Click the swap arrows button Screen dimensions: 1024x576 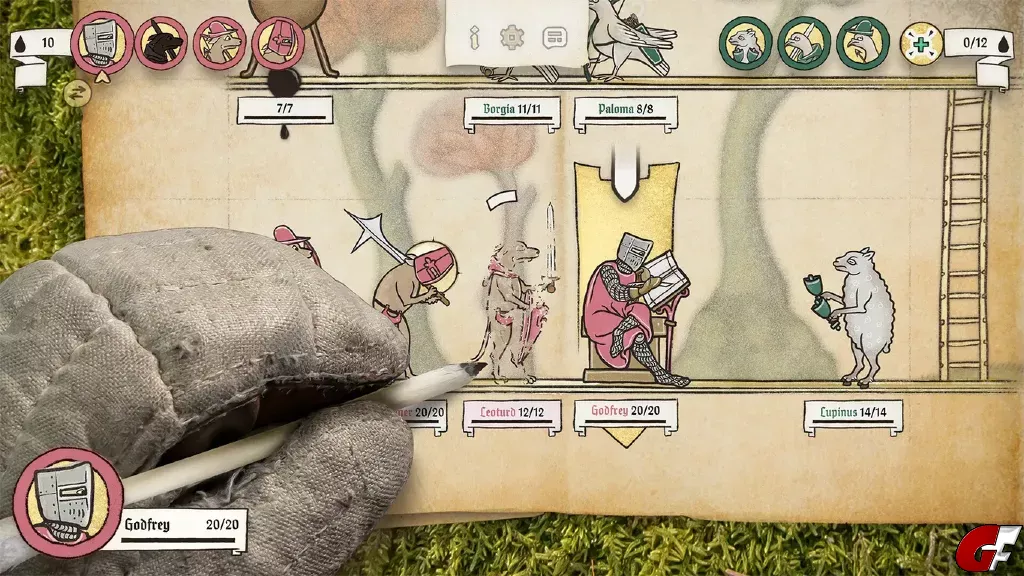pyautogui.click(x=77, y=93)
